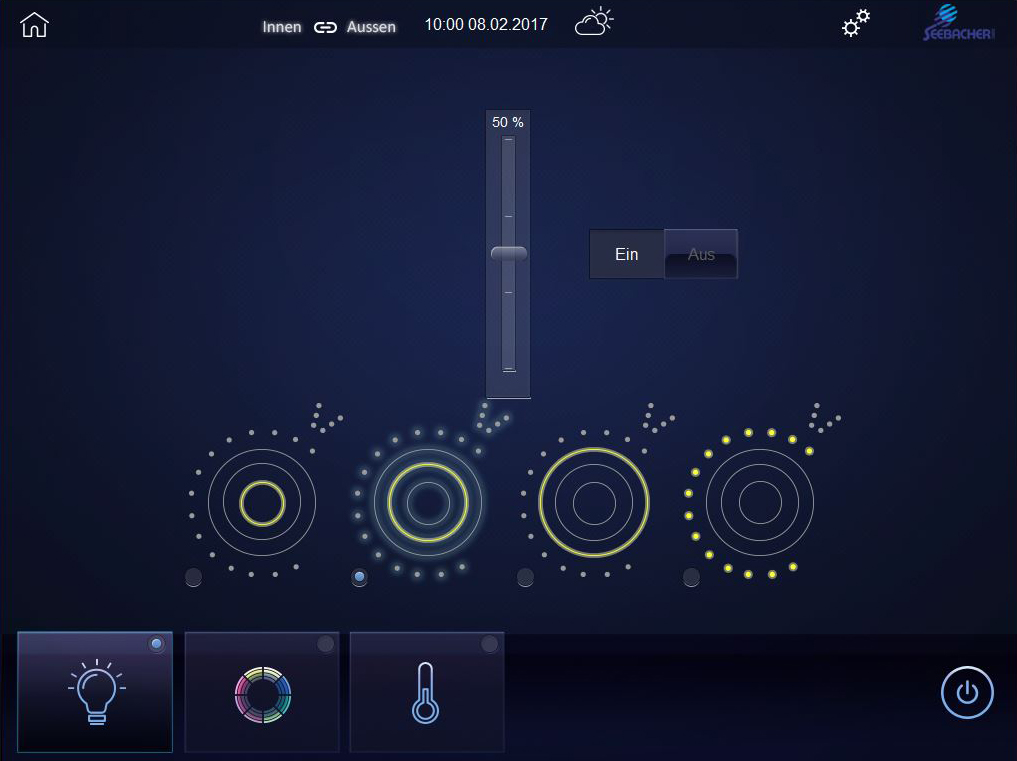Screen dimensions: 1017x761
Task: Toggle the indicator dot on the color wheel tile
Action: pos(325,645)
